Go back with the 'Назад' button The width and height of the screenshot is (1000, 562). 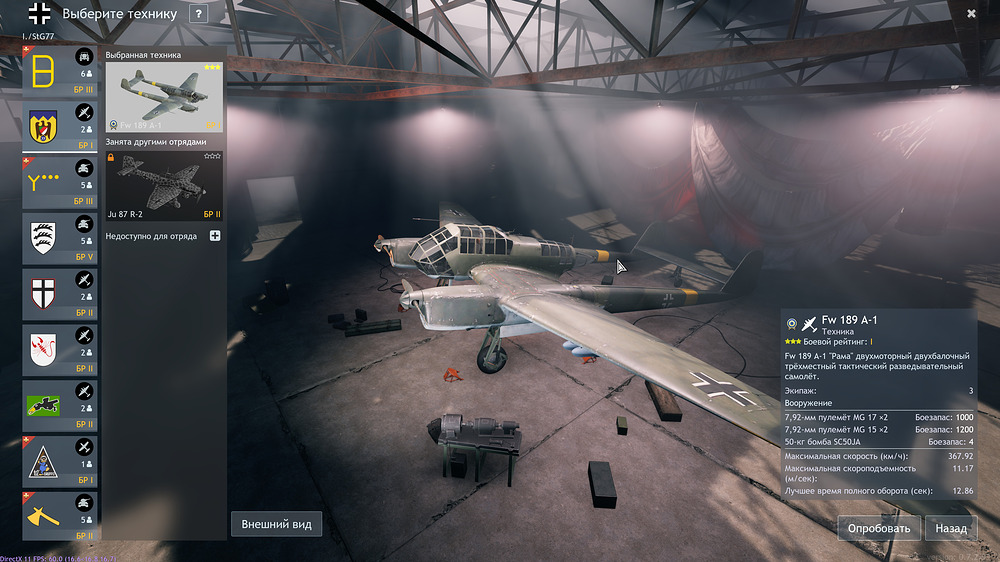[951, 528]
